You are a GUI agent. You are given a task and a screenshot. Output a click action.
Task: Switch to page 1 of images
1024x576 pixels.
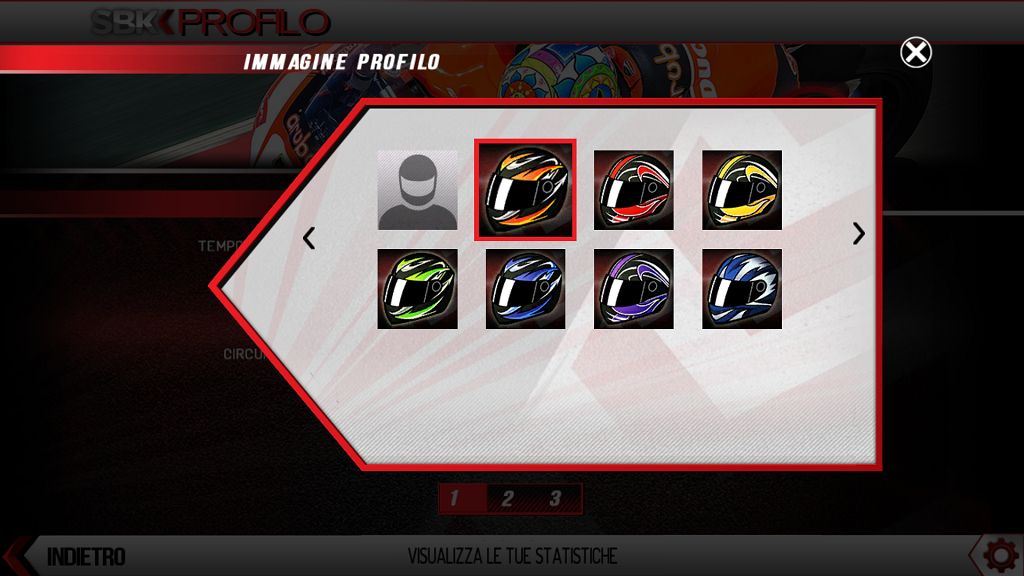point(455,498)
